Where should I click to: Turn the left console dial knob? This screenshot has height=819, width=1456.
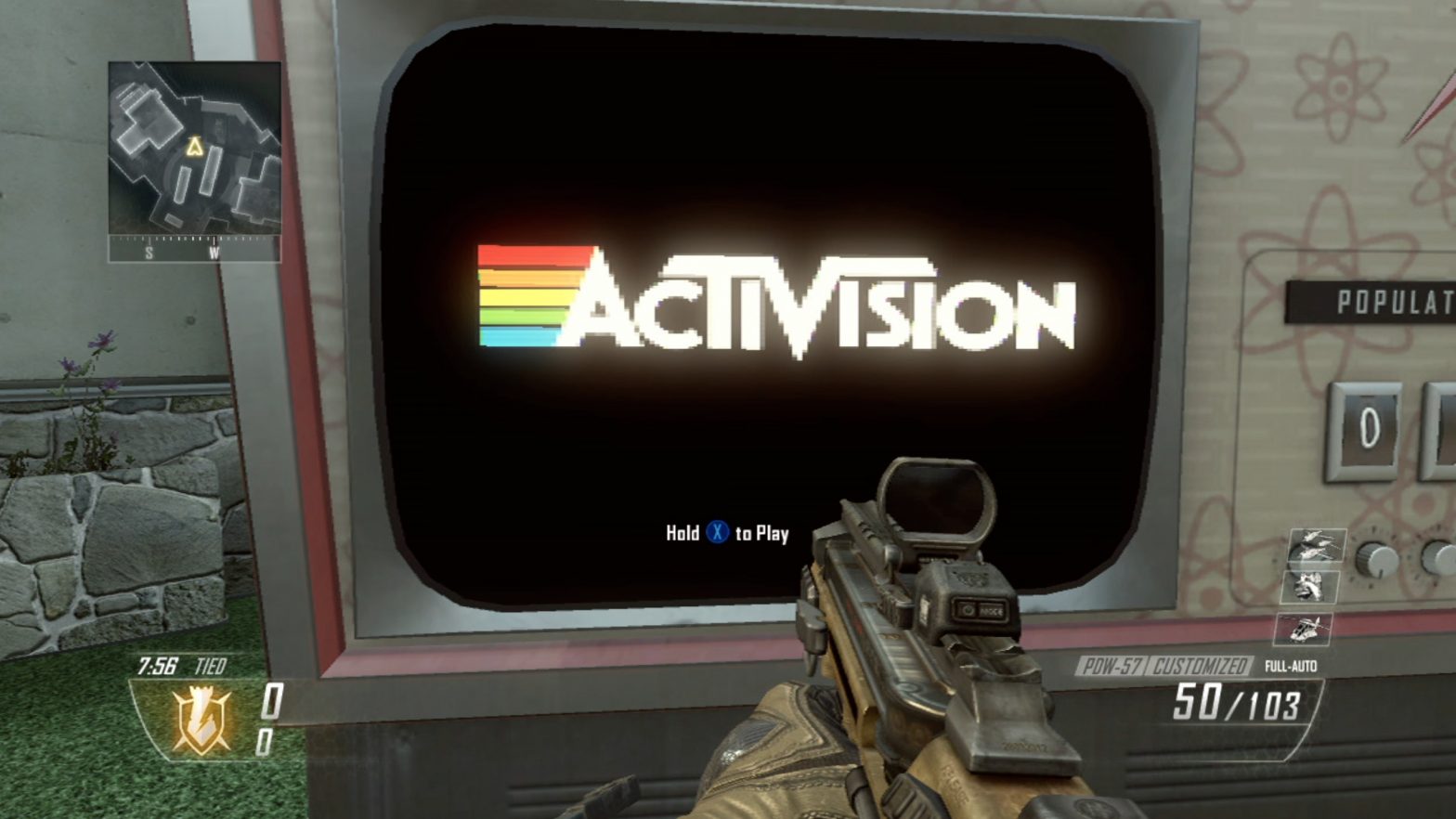(x=1375, y=559)
